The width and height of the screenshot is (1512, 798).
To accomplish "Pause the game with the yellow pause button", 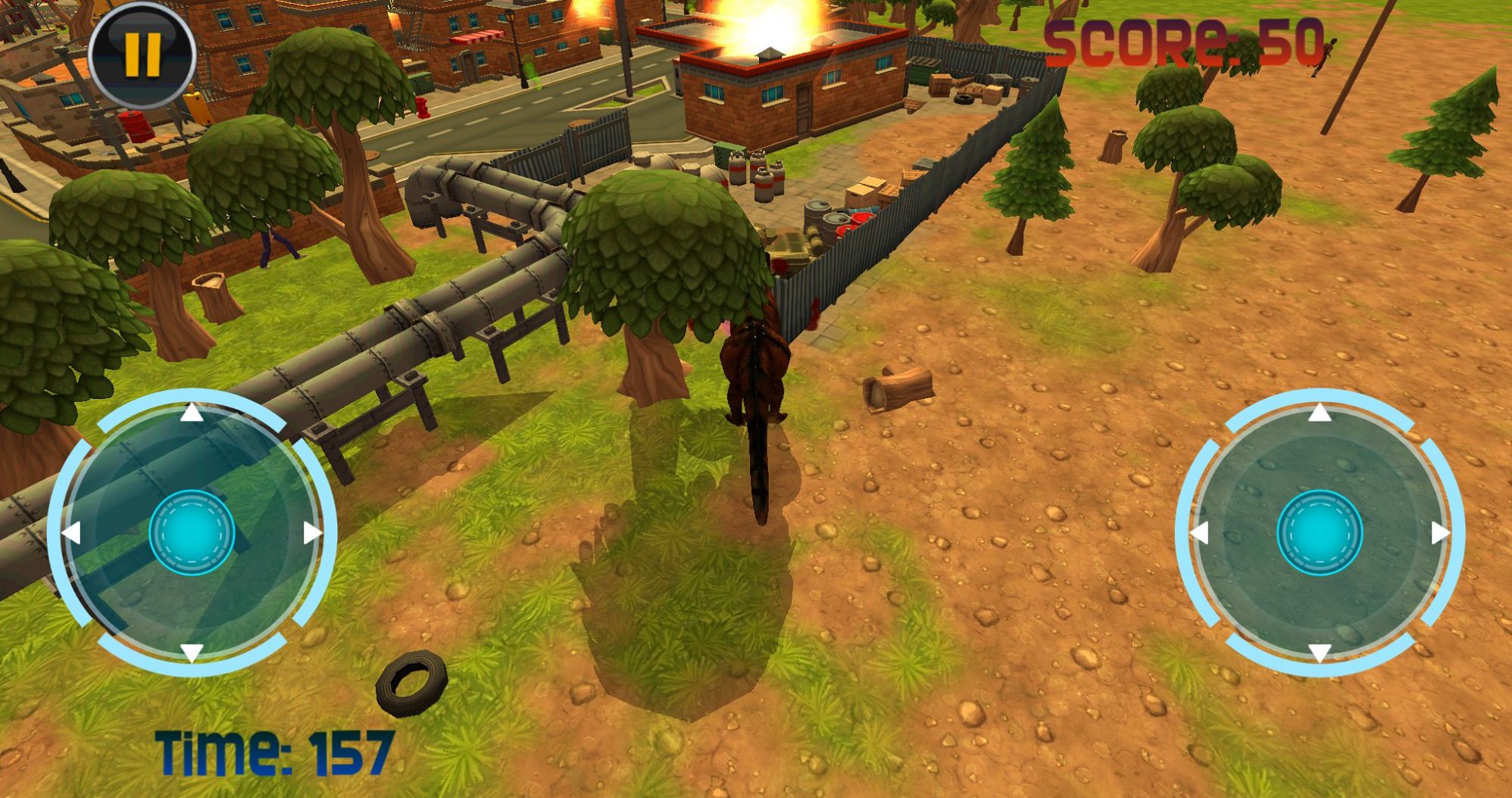I will 142,54.
